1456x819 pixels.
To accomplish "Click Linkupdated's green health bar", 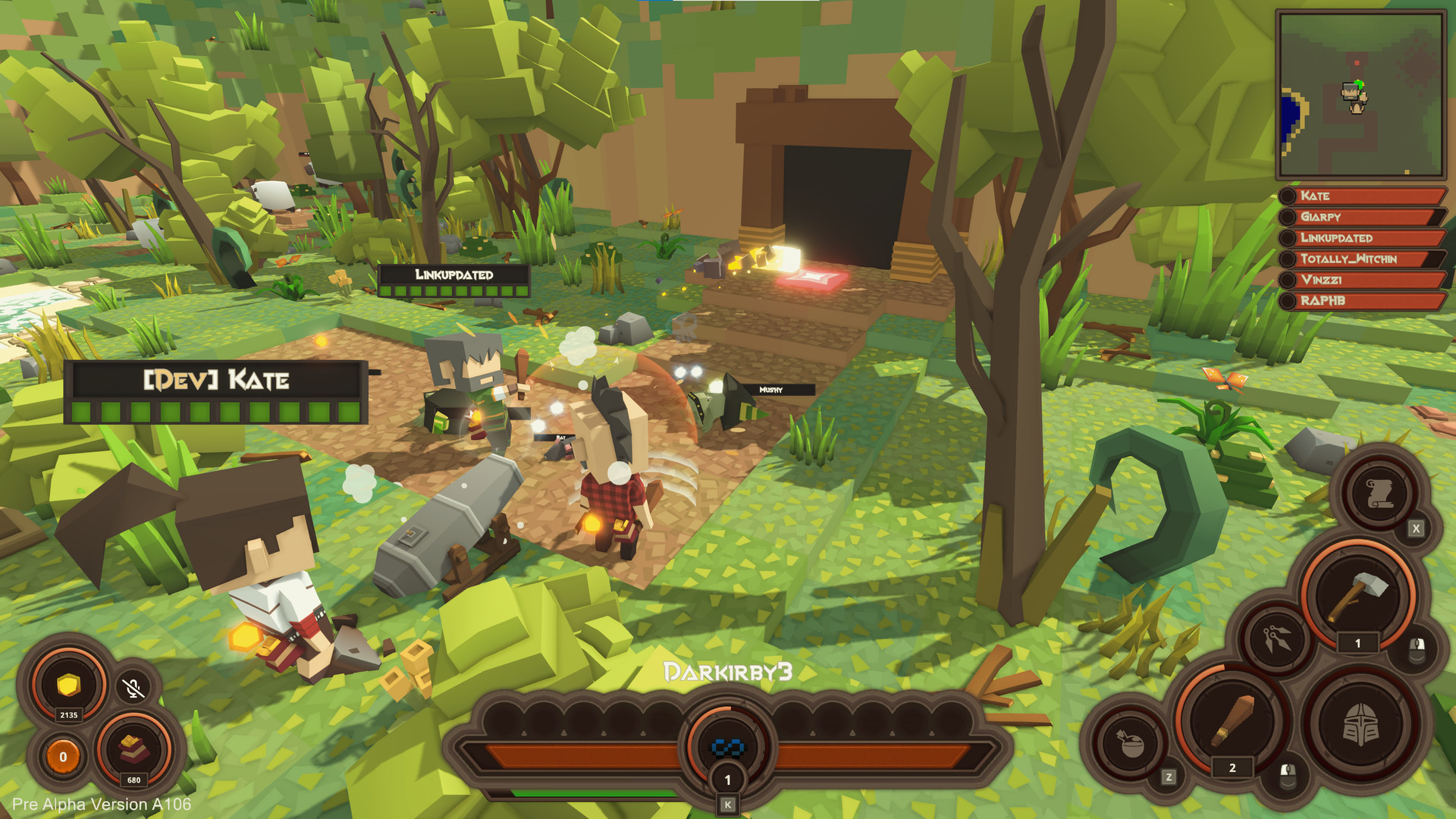I will (x=451, y=292).
